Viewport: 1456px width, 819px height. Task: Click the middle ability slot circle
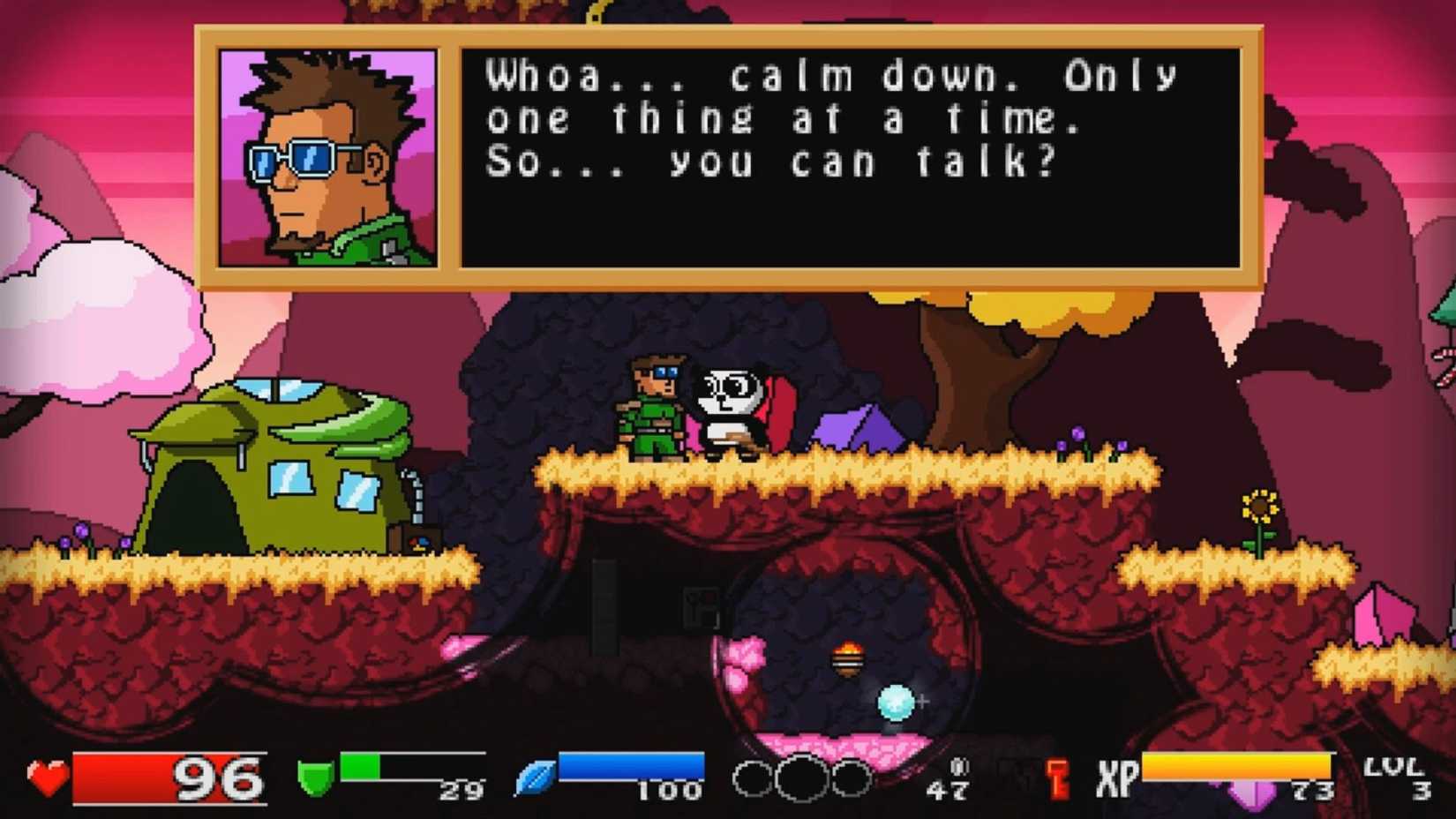point(799,778)
